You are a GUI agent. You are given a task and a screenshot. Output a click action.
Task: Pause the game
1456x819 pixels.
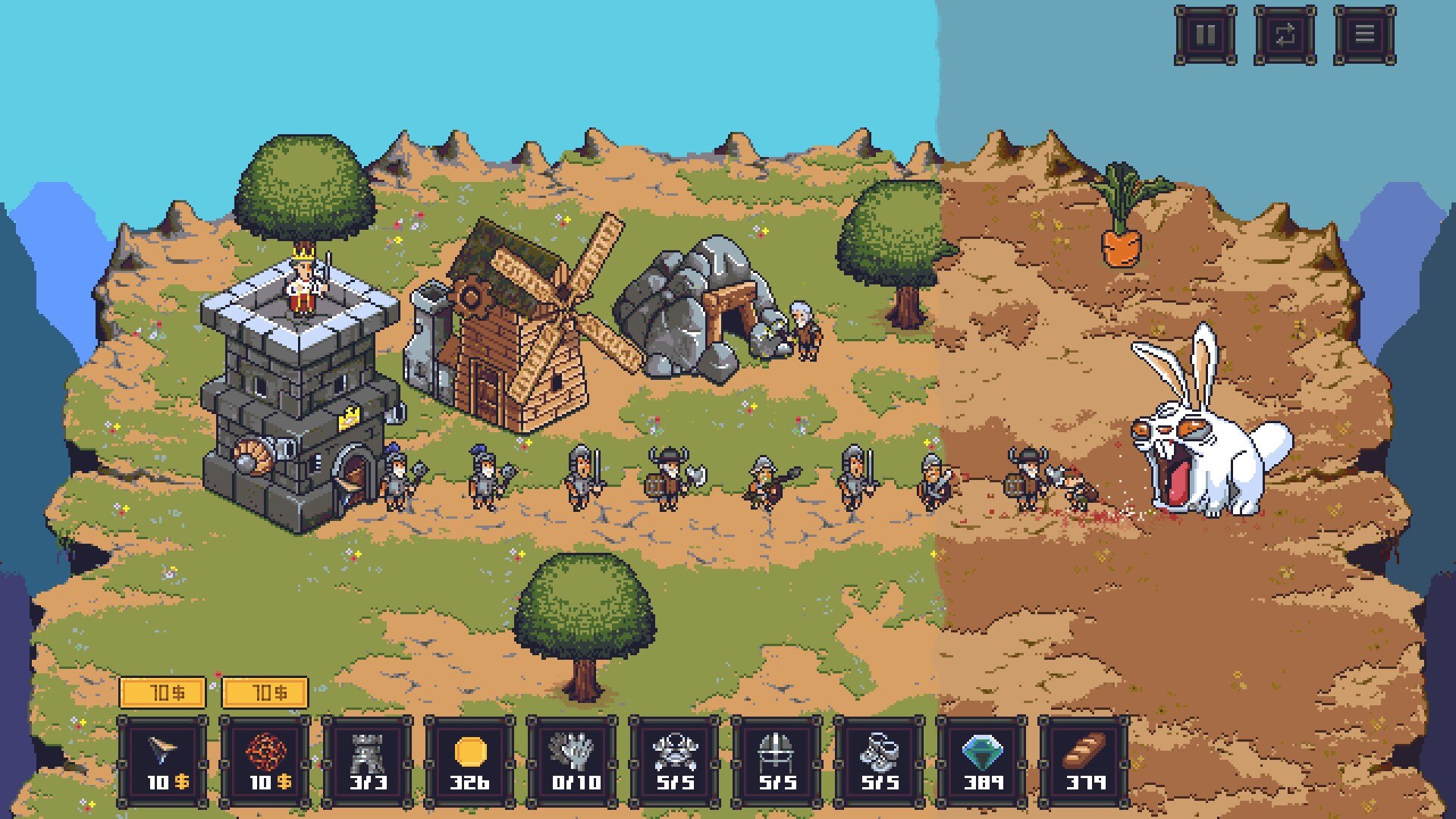tap(1205, 35)
